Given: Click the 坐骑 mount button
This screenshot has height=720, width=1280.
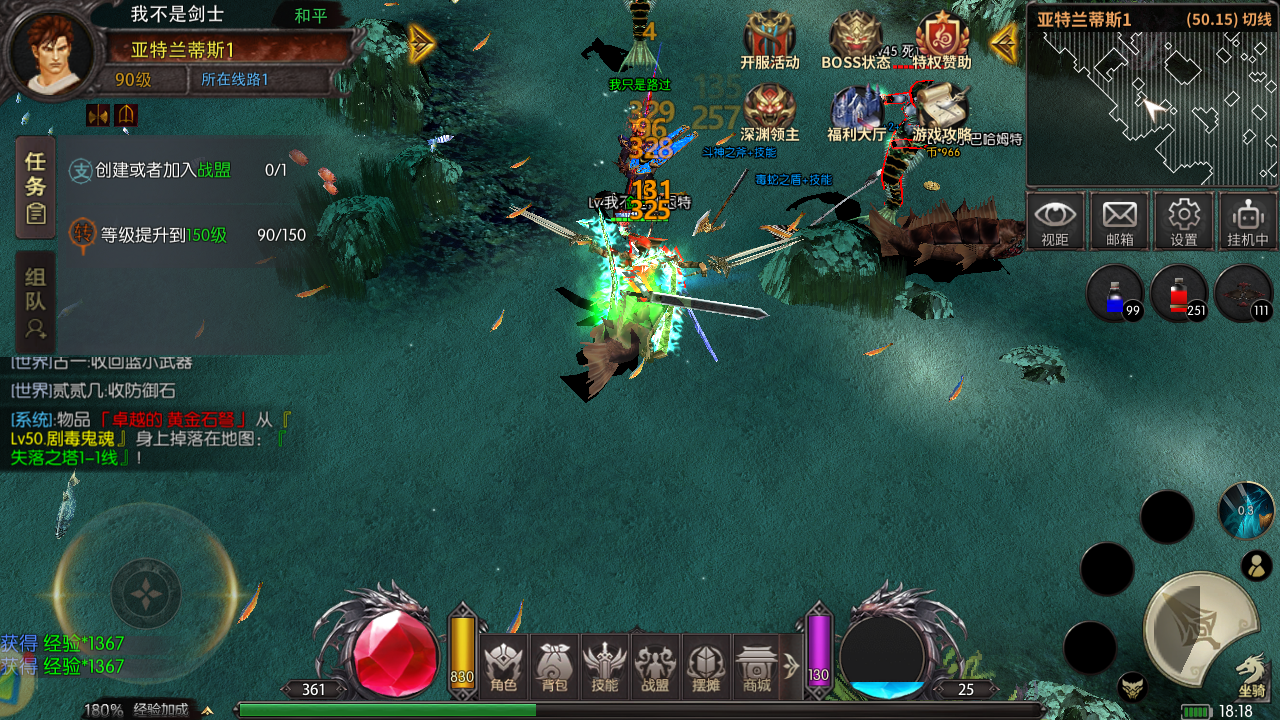Looking at the screenshot, I should point(1252,675).
